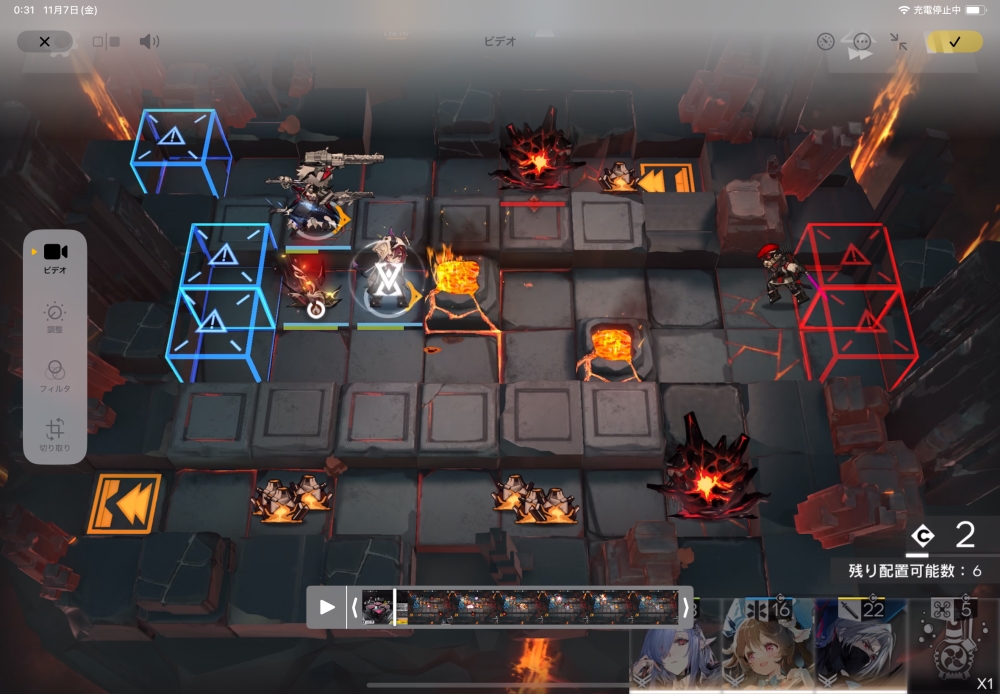This screenshot has width=1000, height=694.
Task: Click the round dial icon beside more options
Action: click(825, 42)
